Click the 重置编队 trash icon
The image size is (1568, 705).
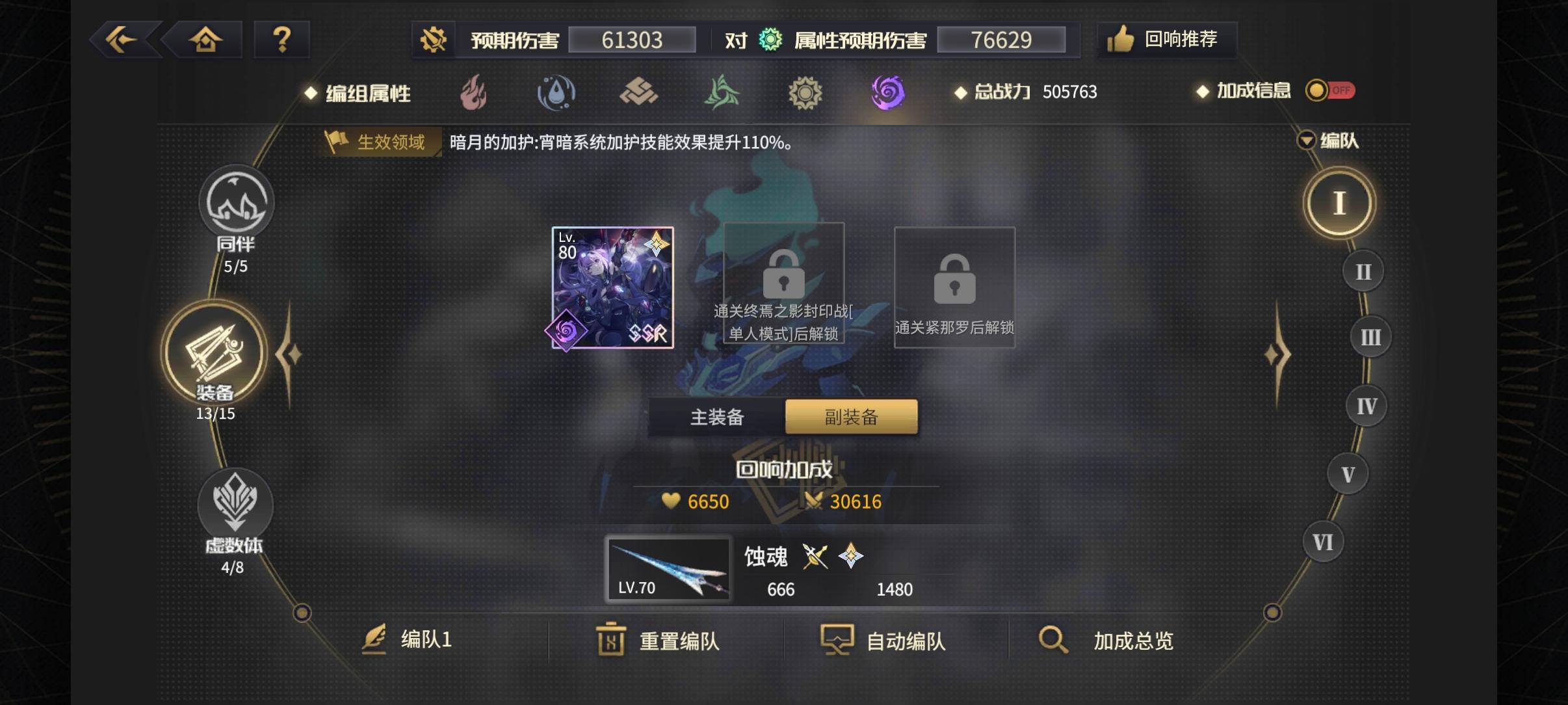pos(610,641)
